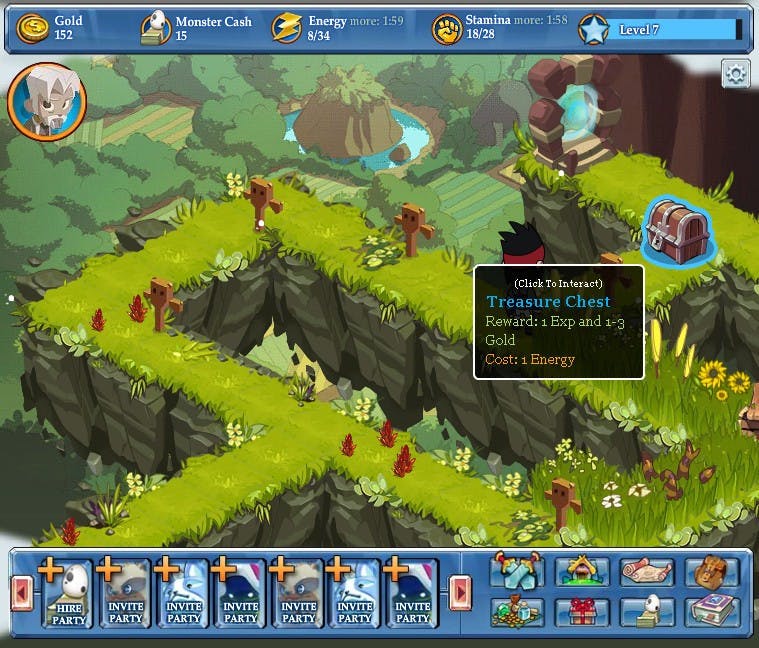759x648 pixels.
Task: Go to the home house icon
Action: (x=581, y=572)
